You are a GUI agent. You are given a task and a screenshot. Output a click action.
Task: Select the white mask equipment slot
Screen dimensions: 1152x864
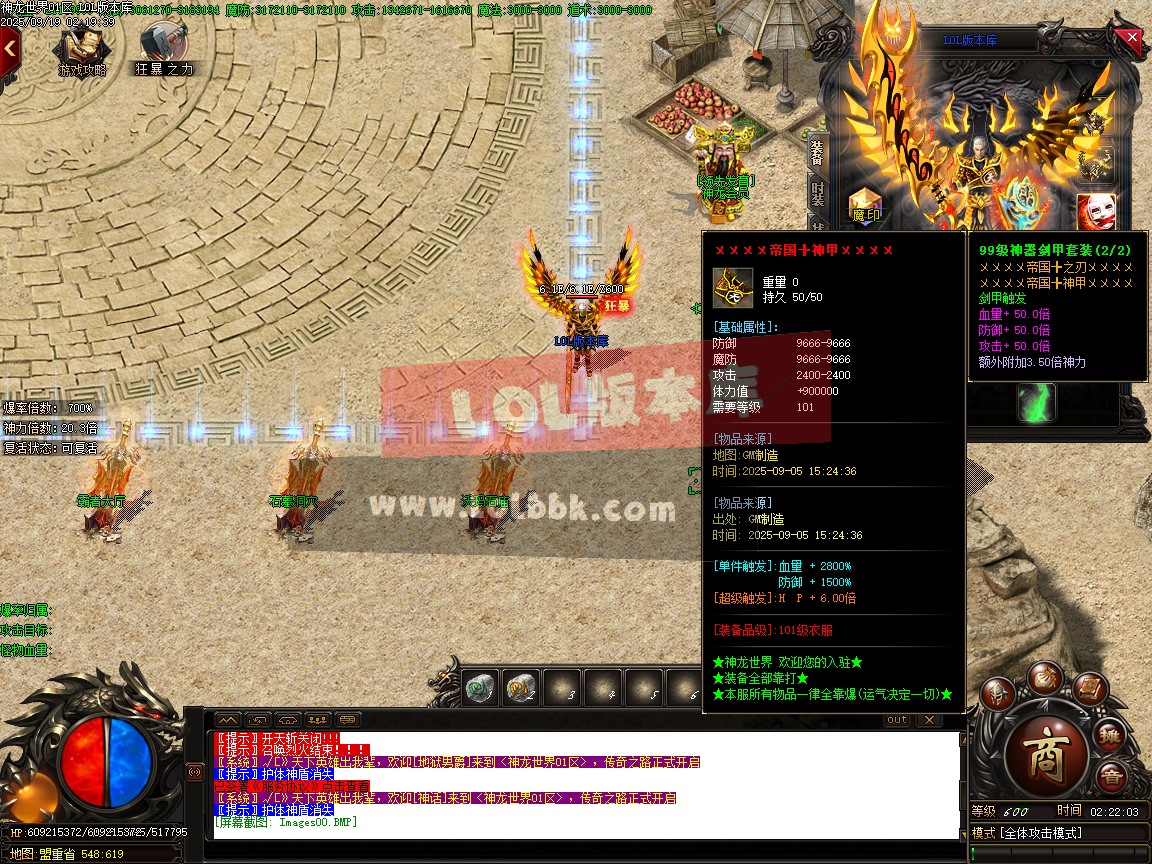pos(1094,209)
